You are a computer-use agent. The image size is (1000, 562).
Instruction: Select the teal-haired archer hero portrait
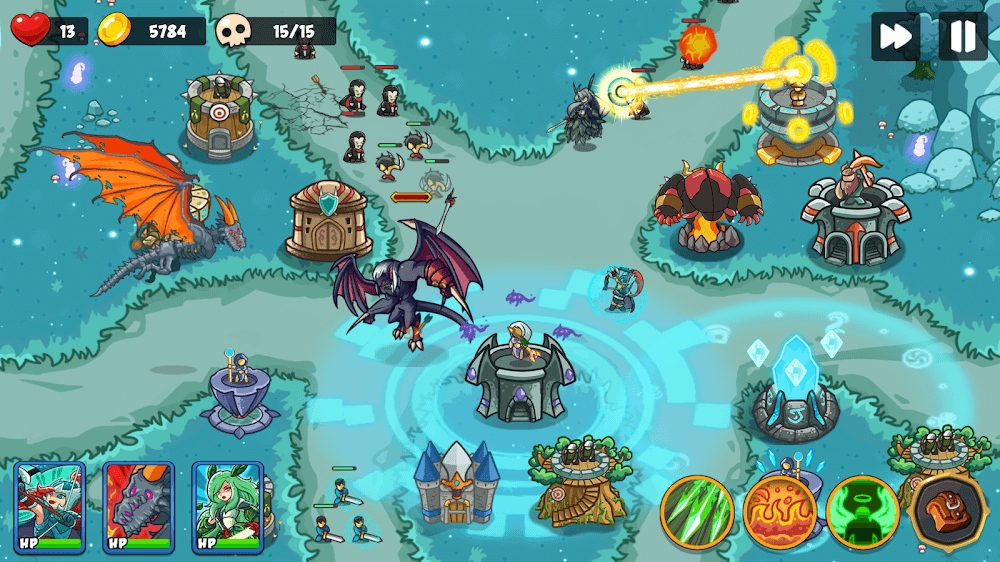point(49,506)
